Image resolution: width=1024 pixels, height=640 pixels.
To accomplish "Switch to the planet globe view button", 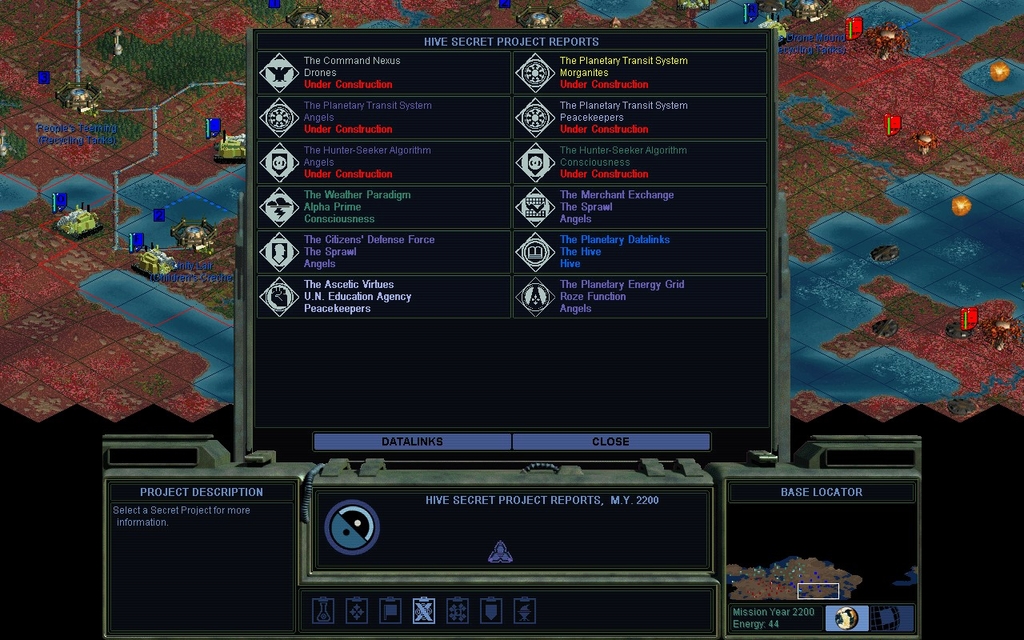I will [847, 618].
